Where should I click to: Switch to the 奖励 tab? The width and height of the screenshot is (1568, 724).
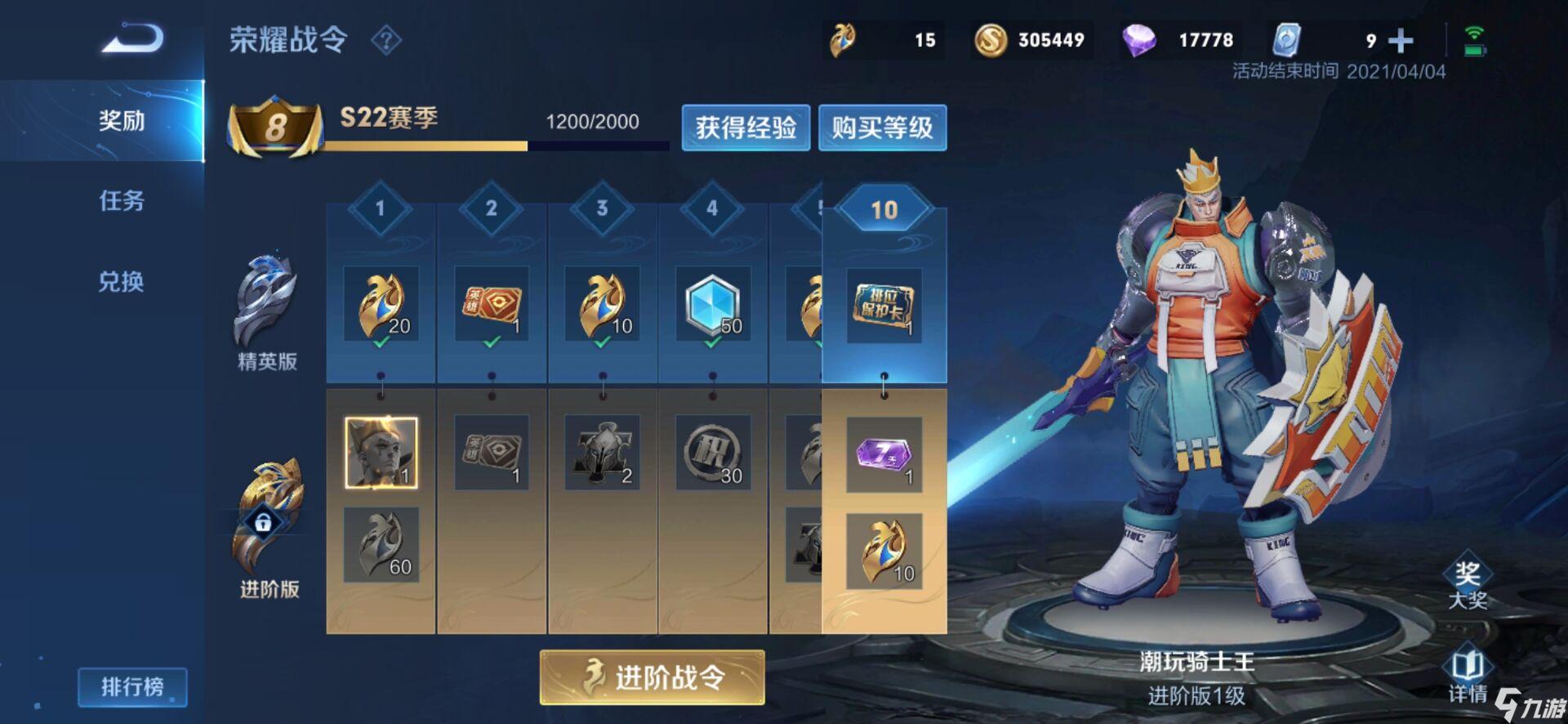pos(122,121)
